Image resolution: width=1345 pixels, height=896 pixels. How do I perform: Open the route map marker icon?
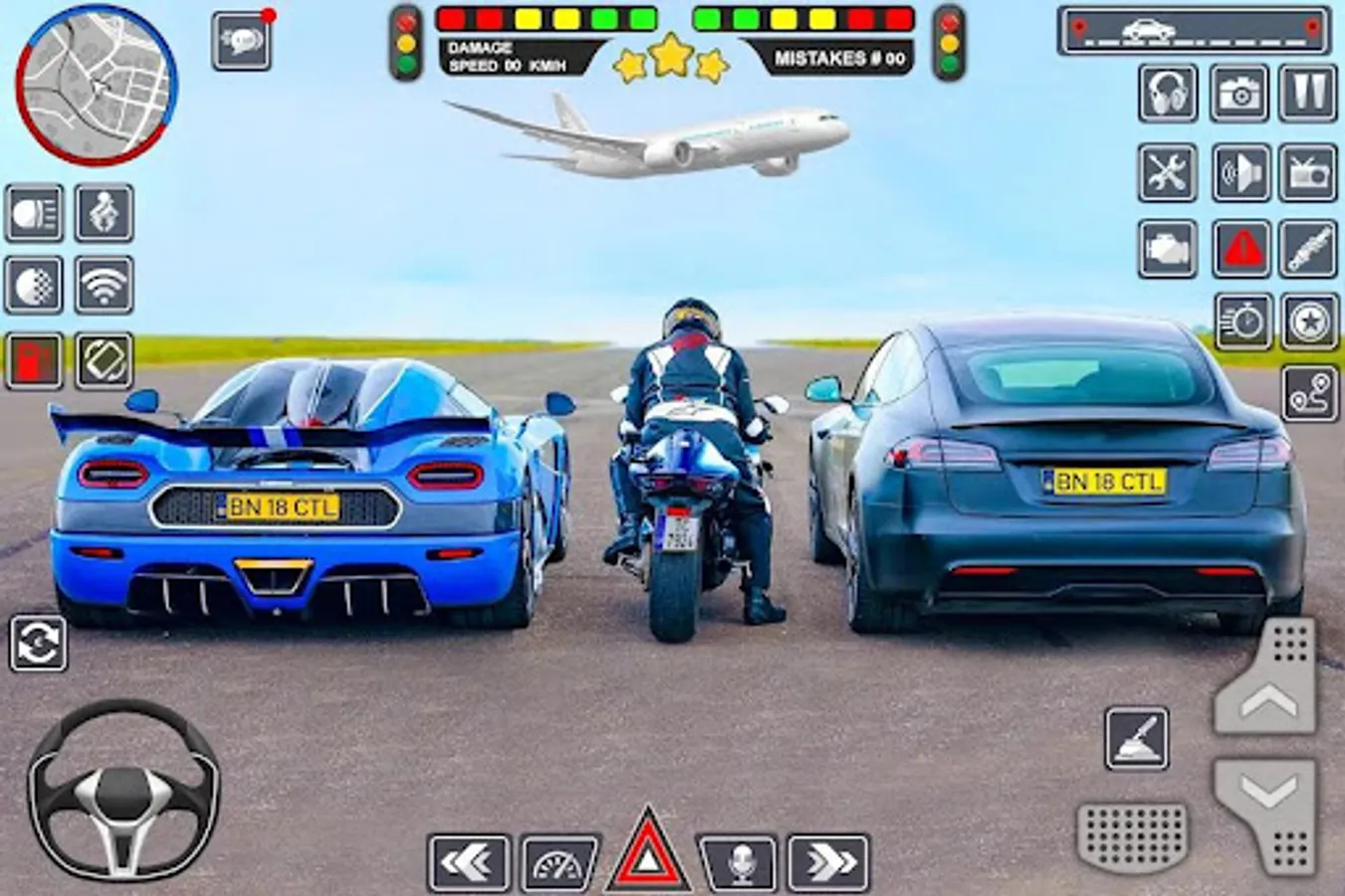1309,395
